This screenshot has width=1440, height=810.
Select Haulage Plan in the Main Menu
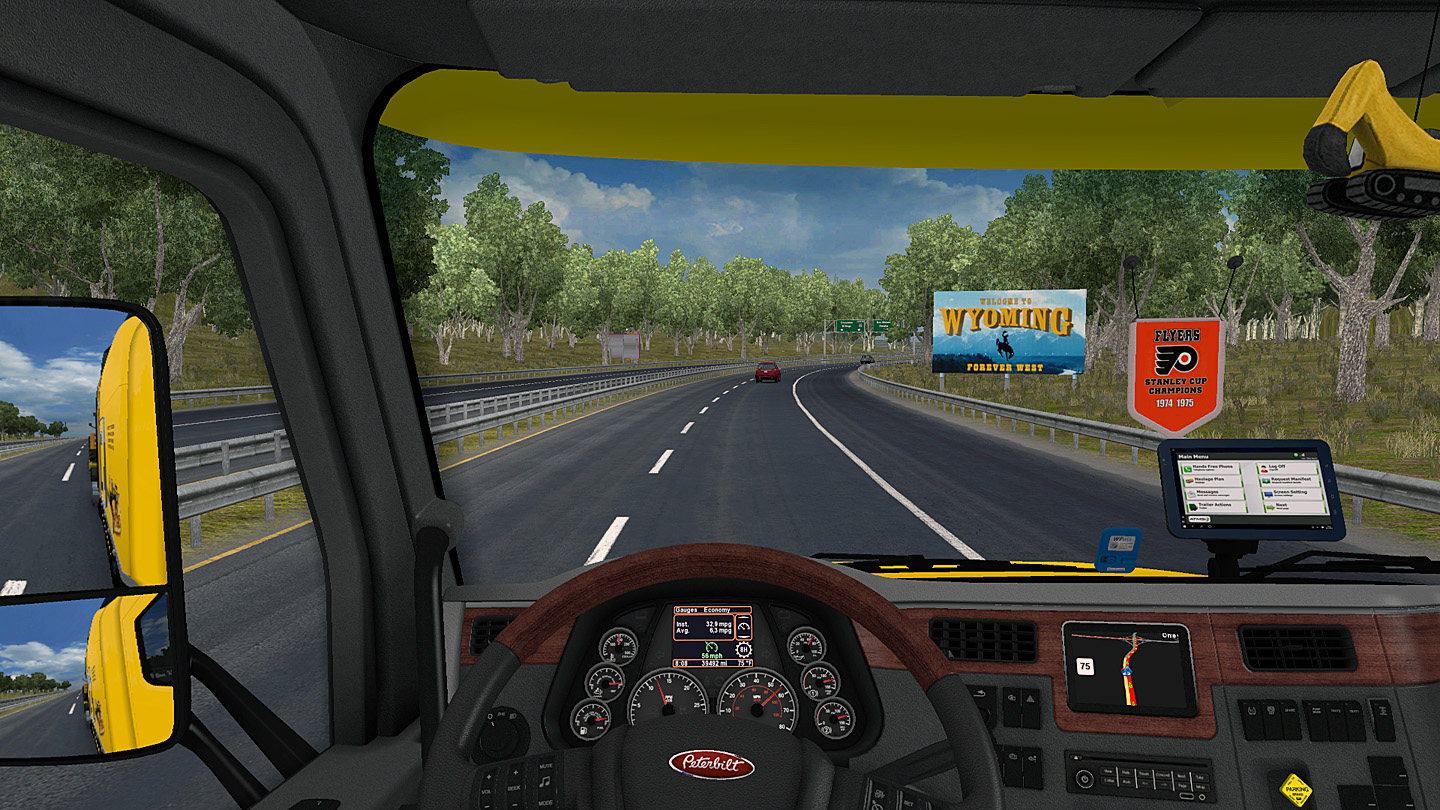click(x=1214, y=481)
